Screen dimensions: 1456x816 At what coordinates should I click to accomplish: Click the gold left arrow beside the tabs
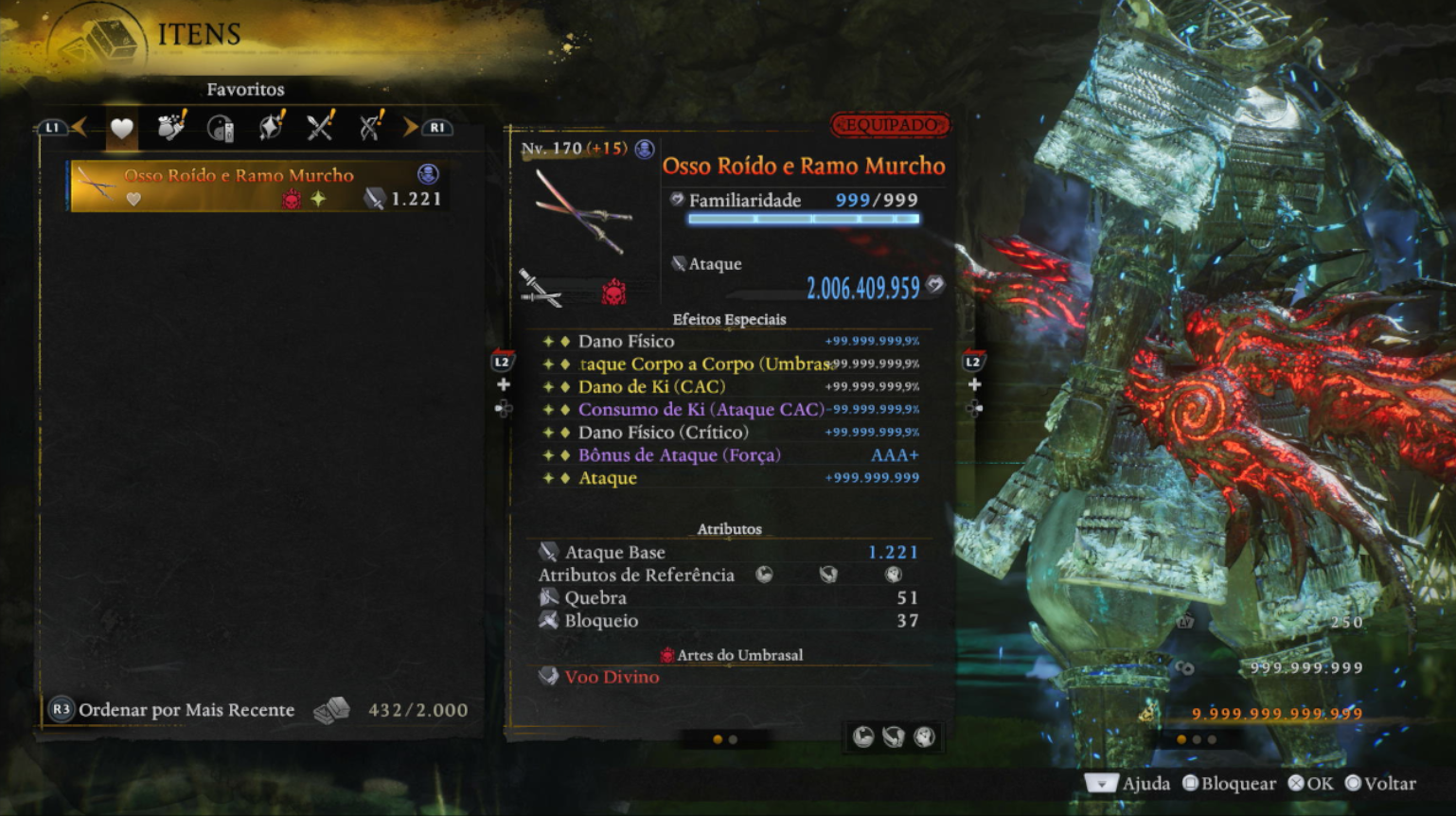80,127
